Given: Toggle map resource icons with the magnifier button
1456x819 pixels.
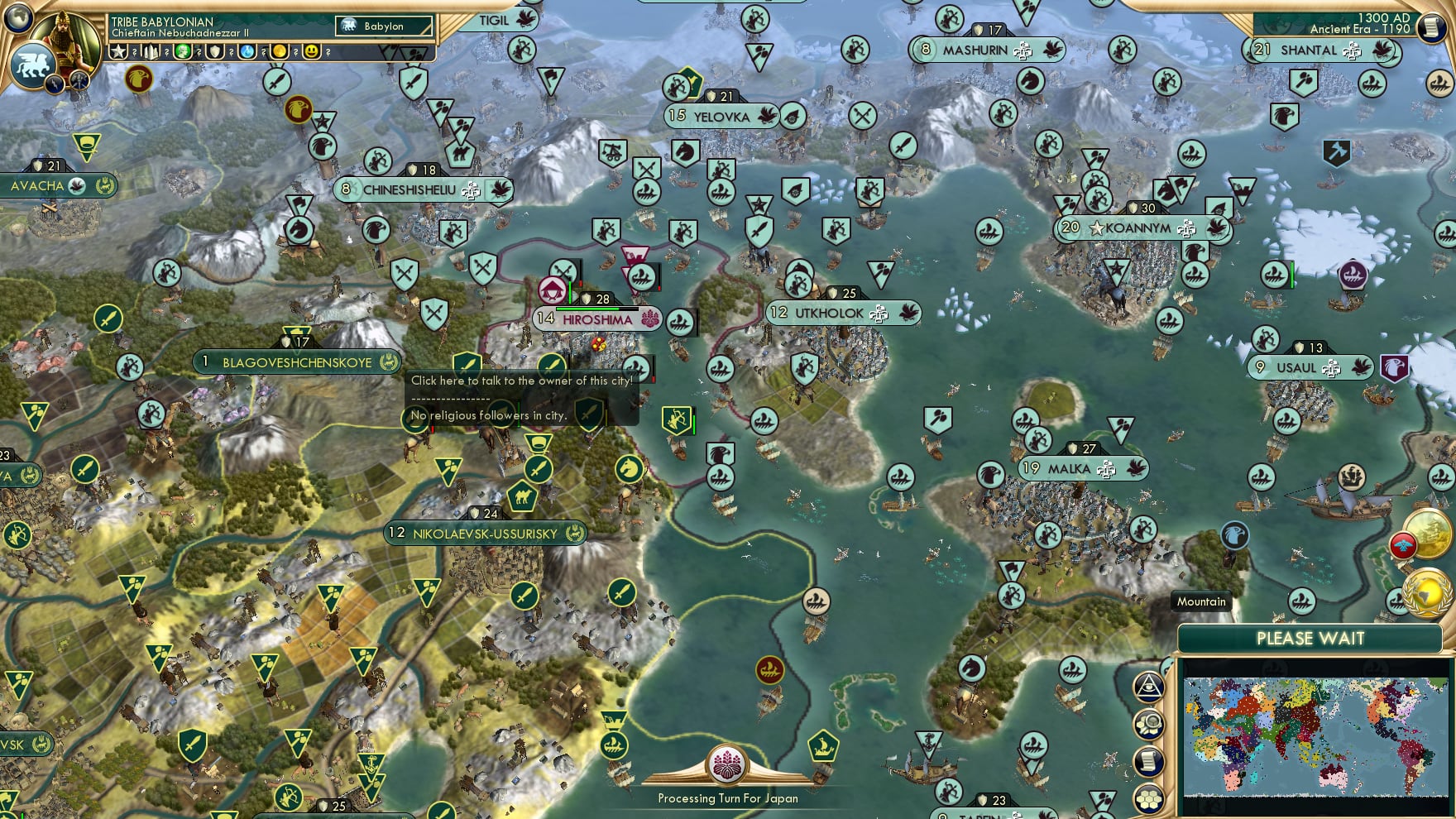Looking at the screenshot, I should [1150, 724].
